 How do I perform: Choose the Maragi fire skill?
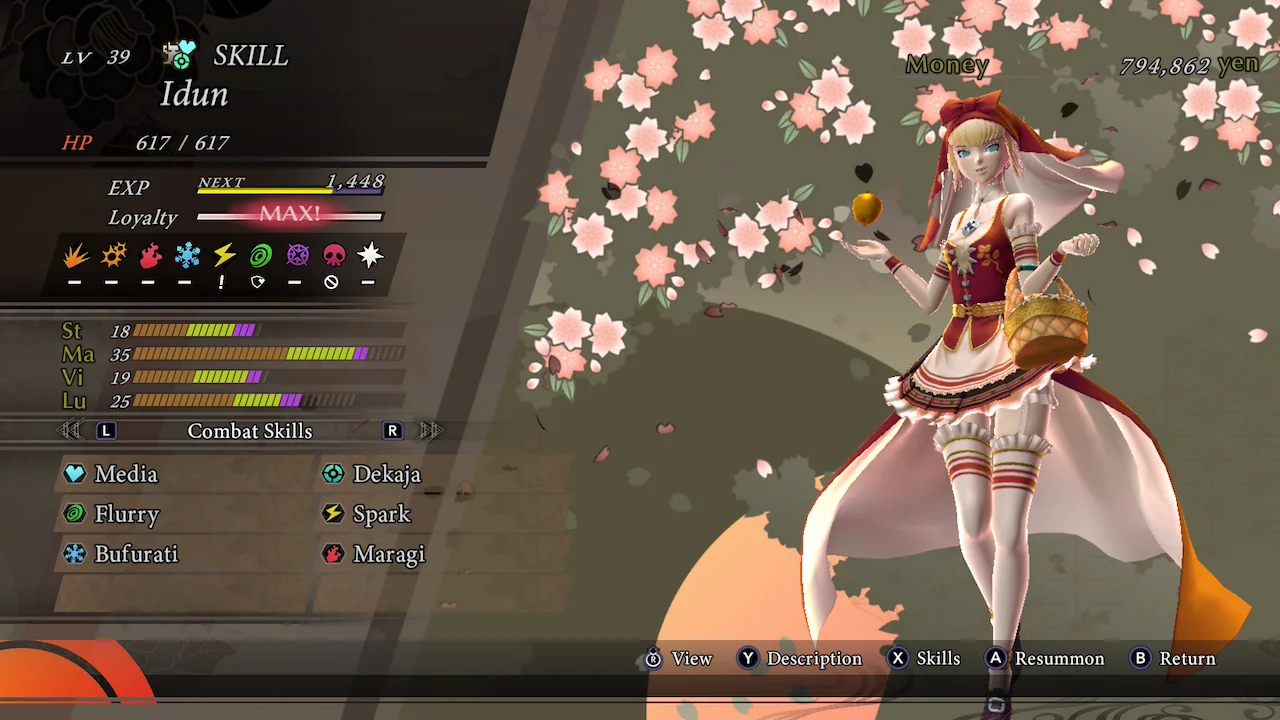coord(388,554)
